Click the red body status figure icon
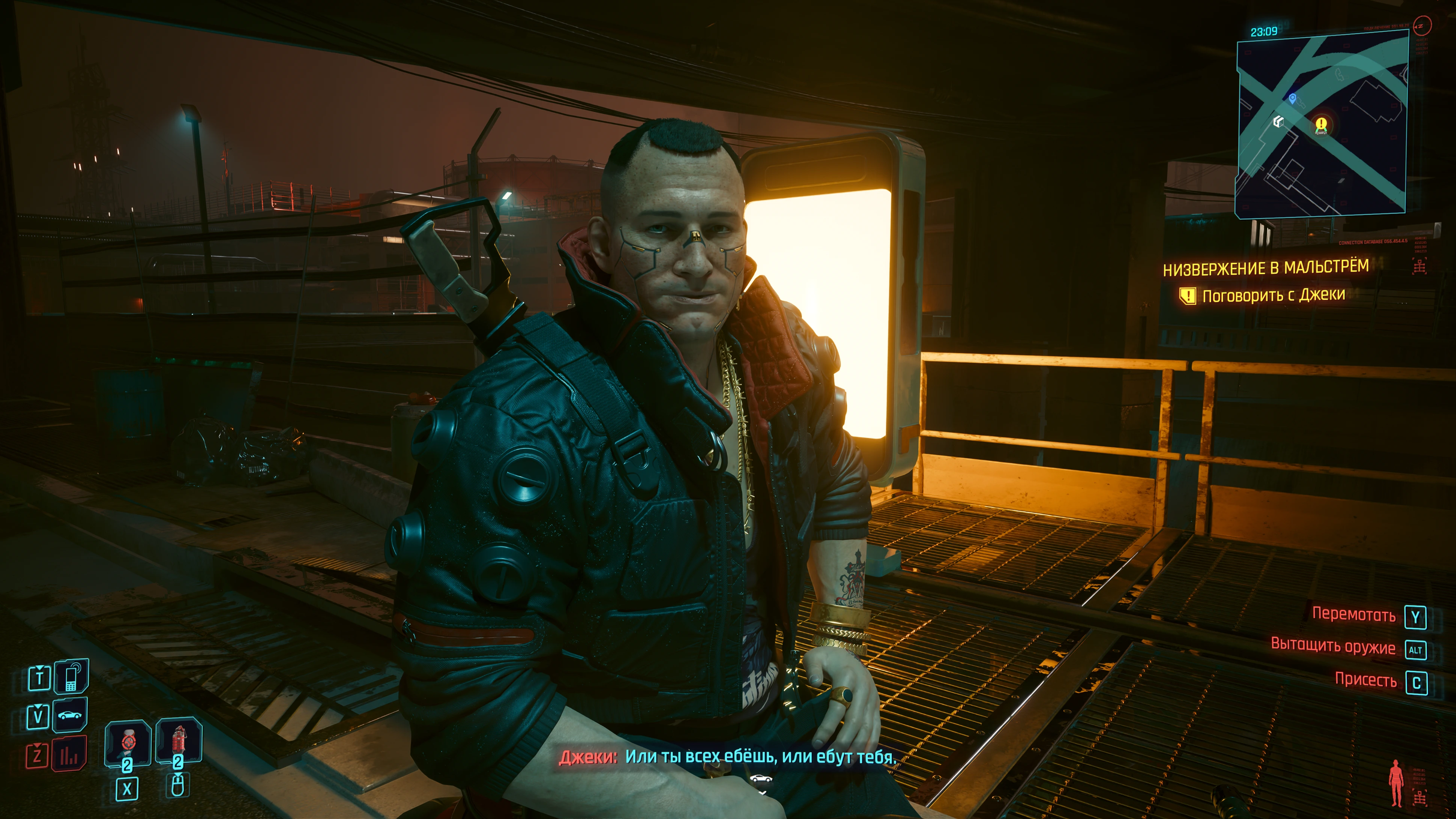The height and width of the screenshot is (819, 1456). click(x=1397, y=783)
